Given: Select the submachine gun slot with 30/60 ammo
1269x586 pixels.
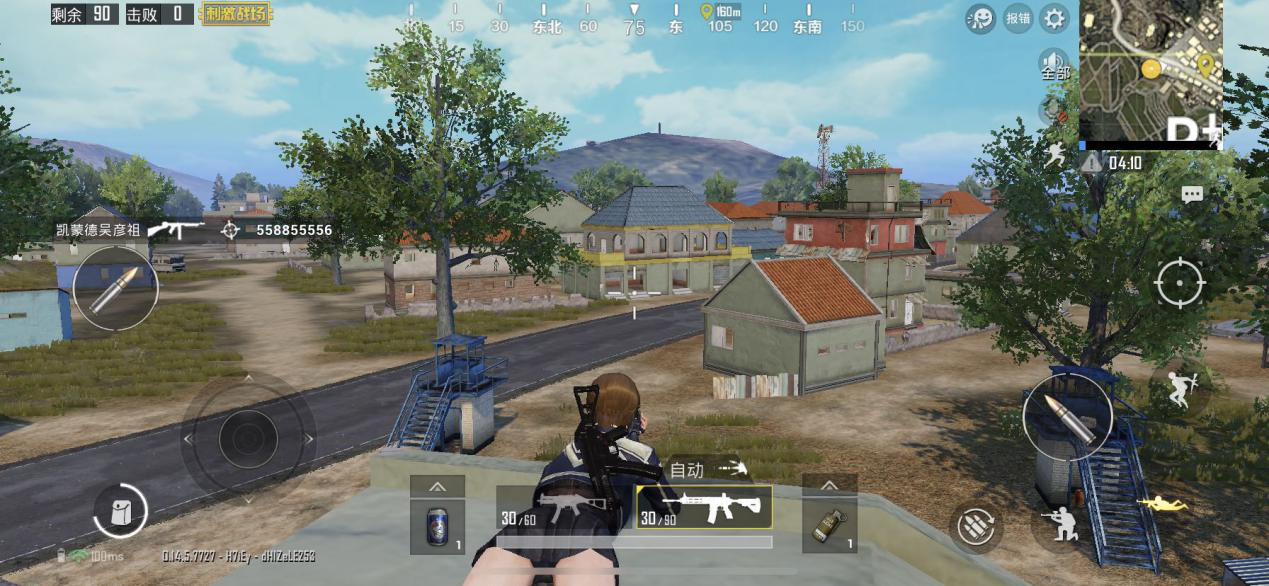Looking at the screenshot, I should 564,508.
